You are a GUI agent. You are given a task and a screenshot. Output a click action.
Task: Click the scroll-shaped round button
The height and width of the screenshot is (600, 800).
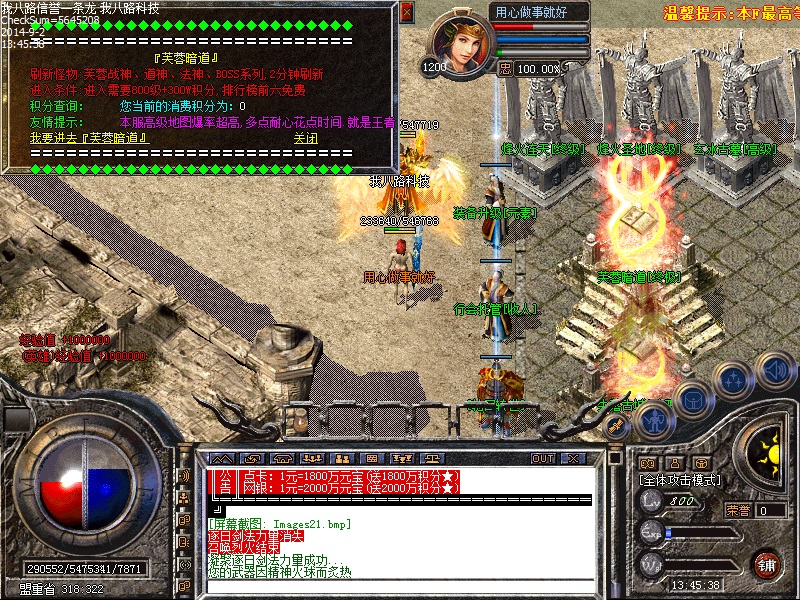[618, 426]
